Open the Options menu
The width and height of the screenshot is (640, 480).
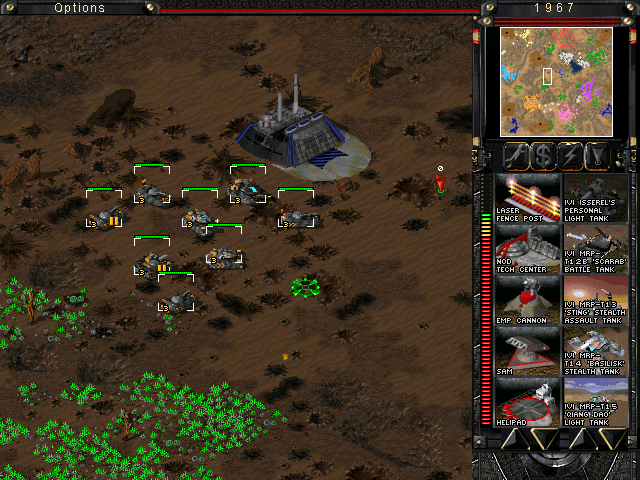pos(80,8)
